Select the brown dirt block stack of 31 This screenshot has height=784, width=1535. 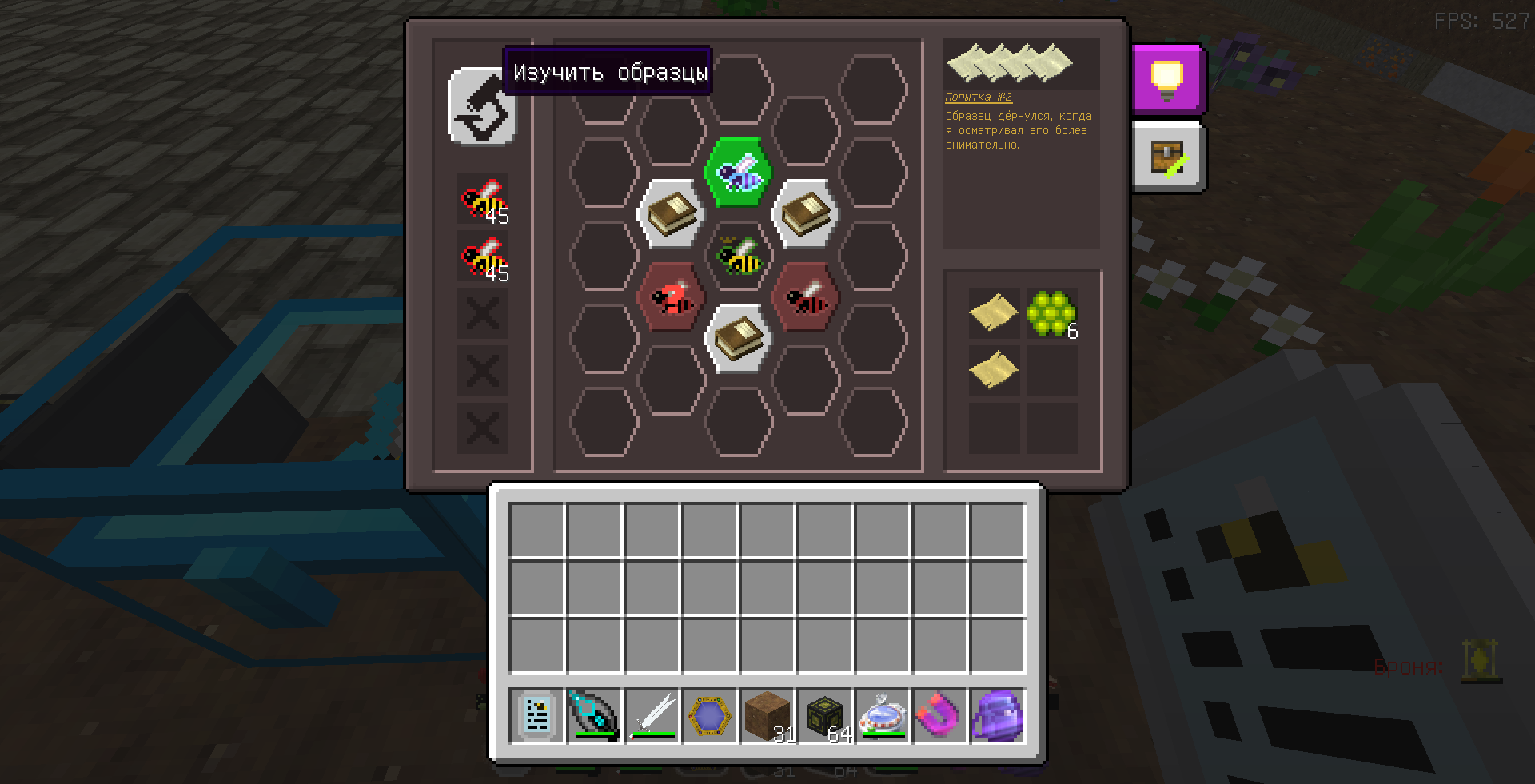click(x=767, y=715)
